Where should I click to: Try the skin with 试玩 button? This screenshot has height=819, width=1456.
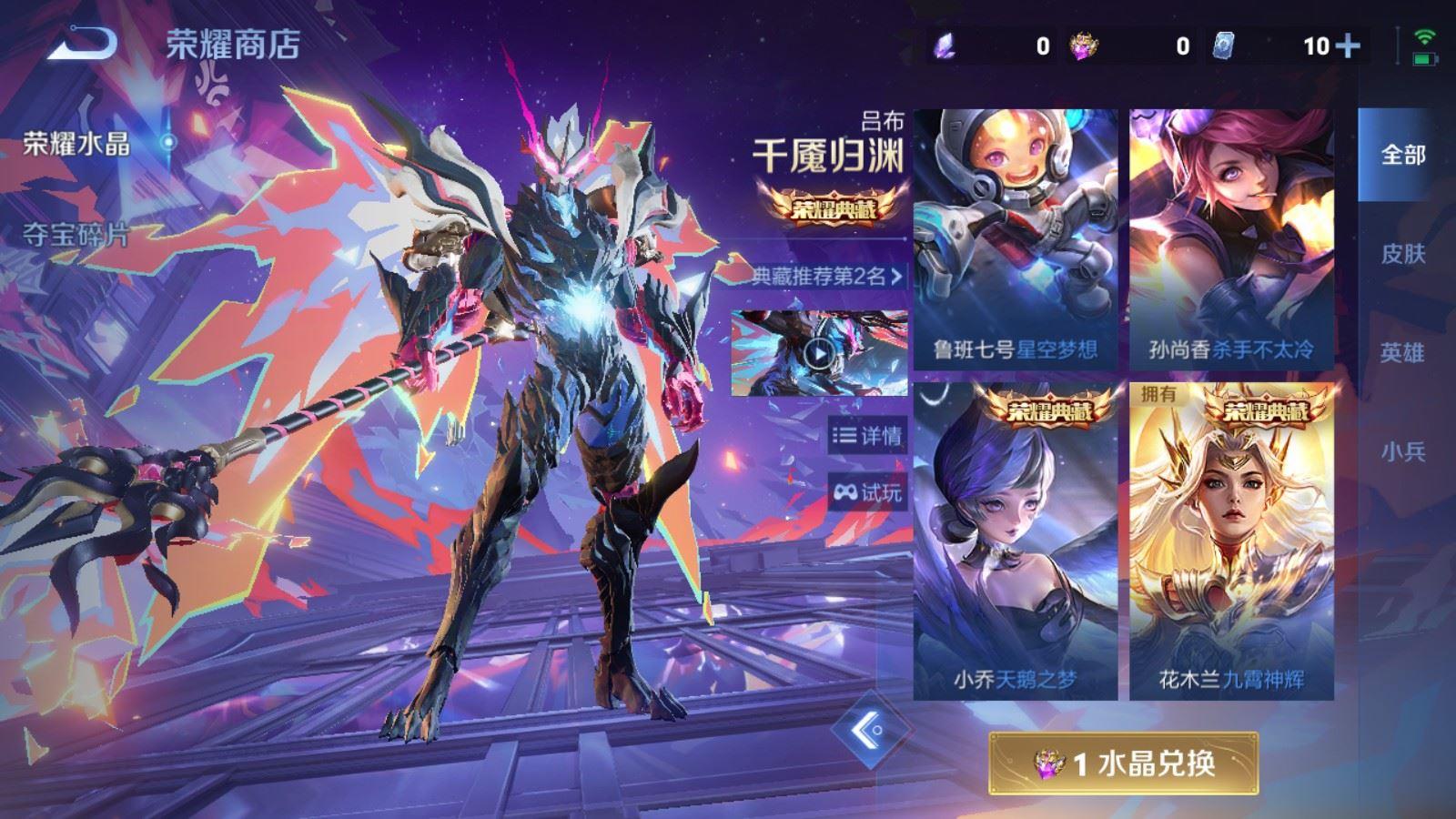point(867,492)
